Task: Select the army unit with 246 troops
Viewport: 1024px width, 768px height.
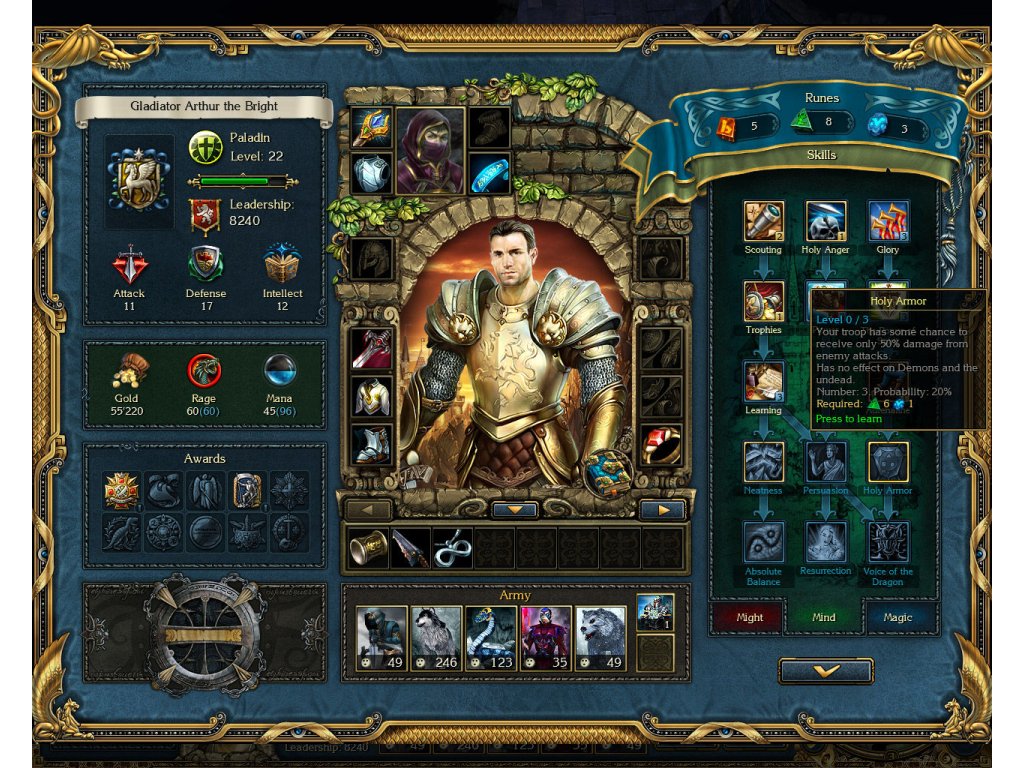Action: [x=436, y=637]
